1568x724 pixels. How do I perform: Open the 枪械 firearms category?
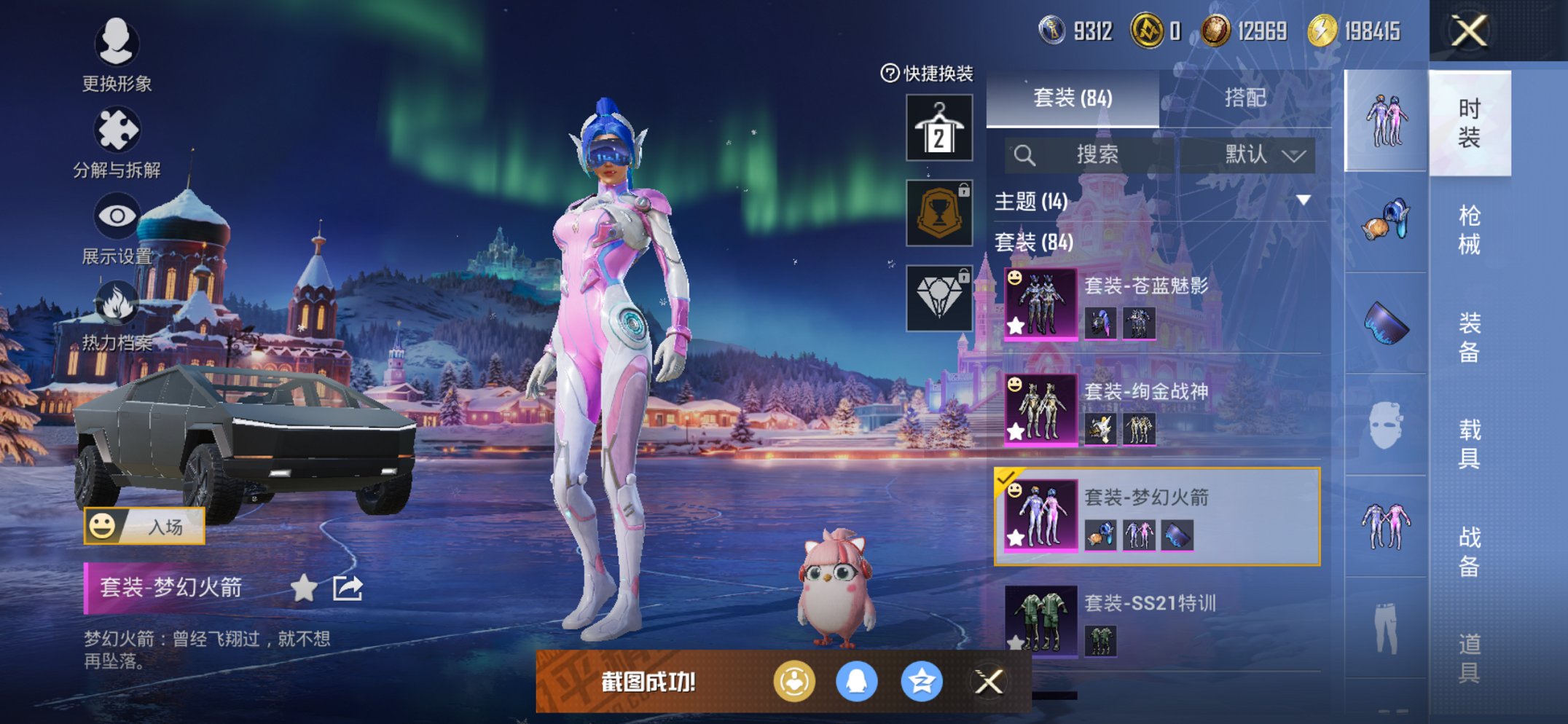point(1469,229)
